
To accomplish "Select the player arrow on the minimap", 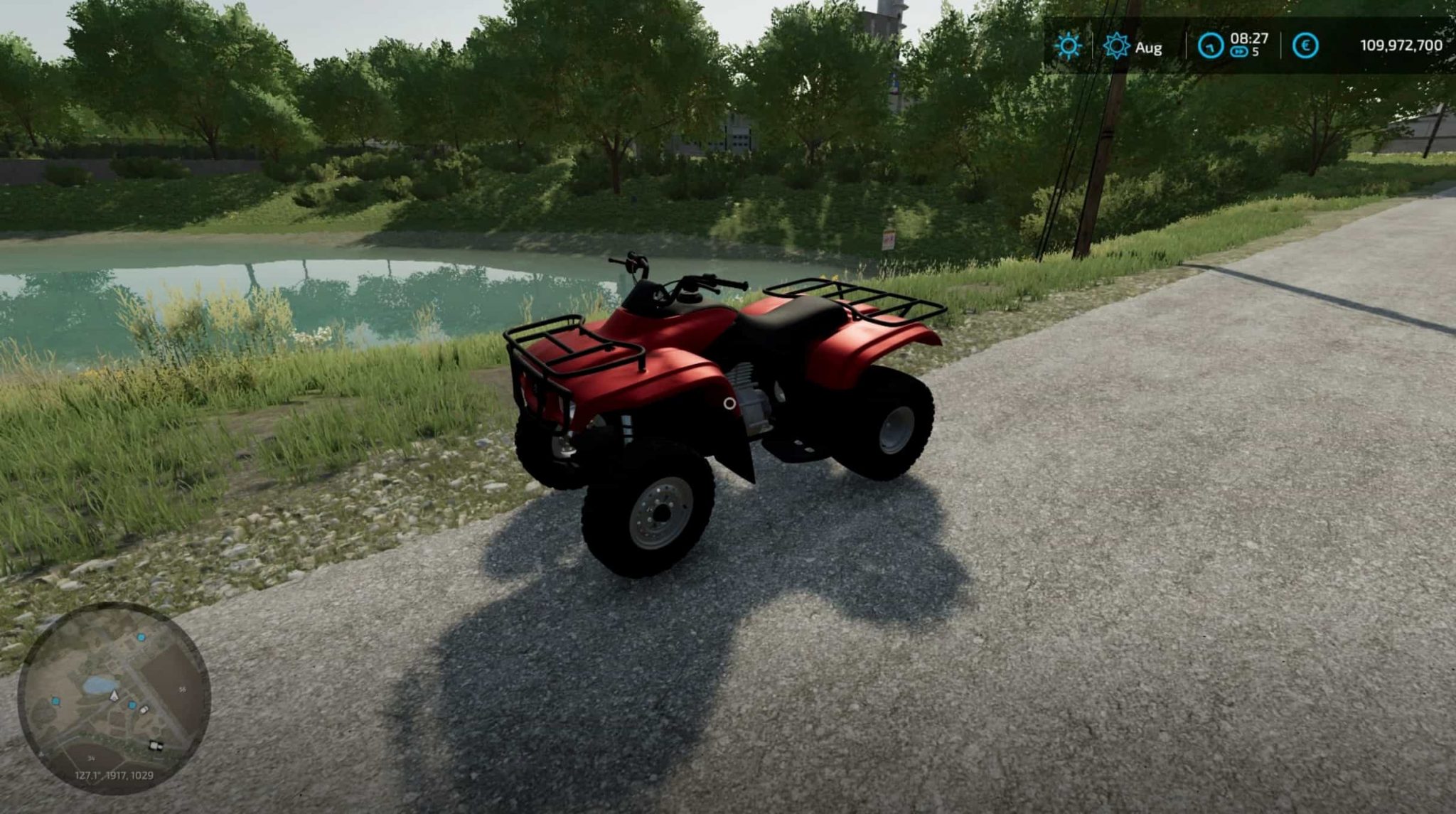I will (114, 697).
